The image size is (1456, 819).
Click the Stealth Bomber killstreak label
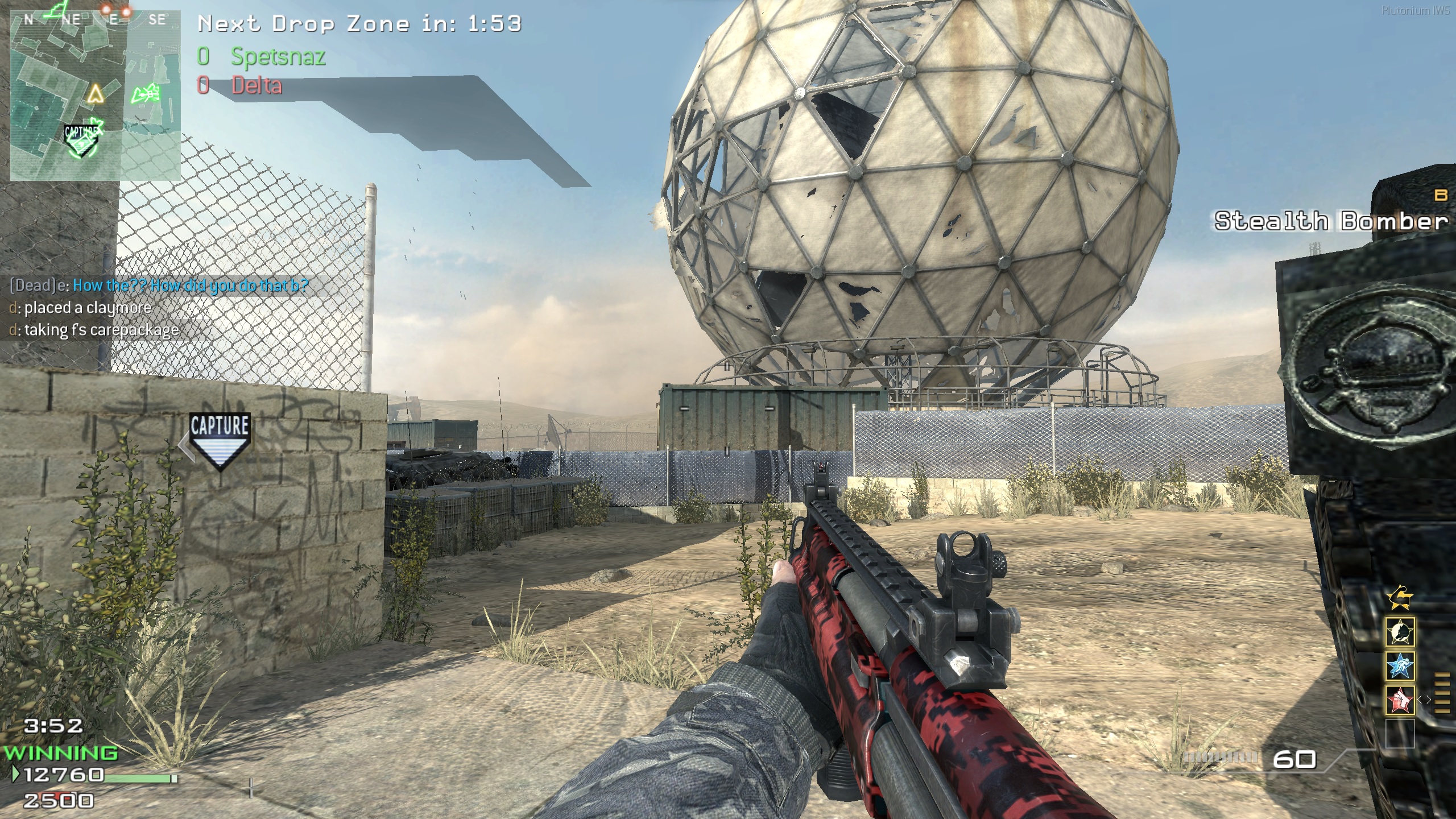pos(1331,221)
